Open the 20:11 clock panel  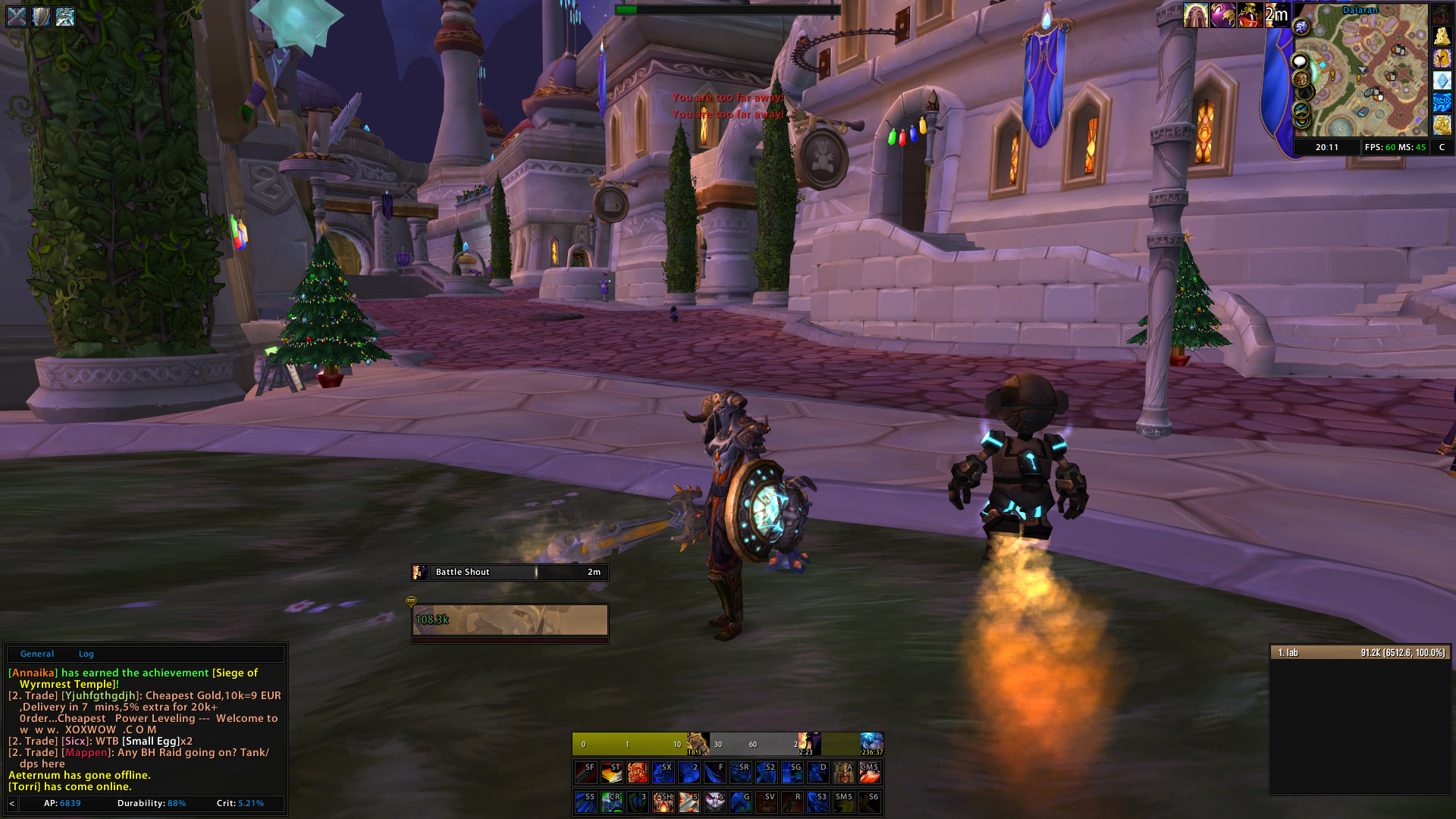point(1326,147)
